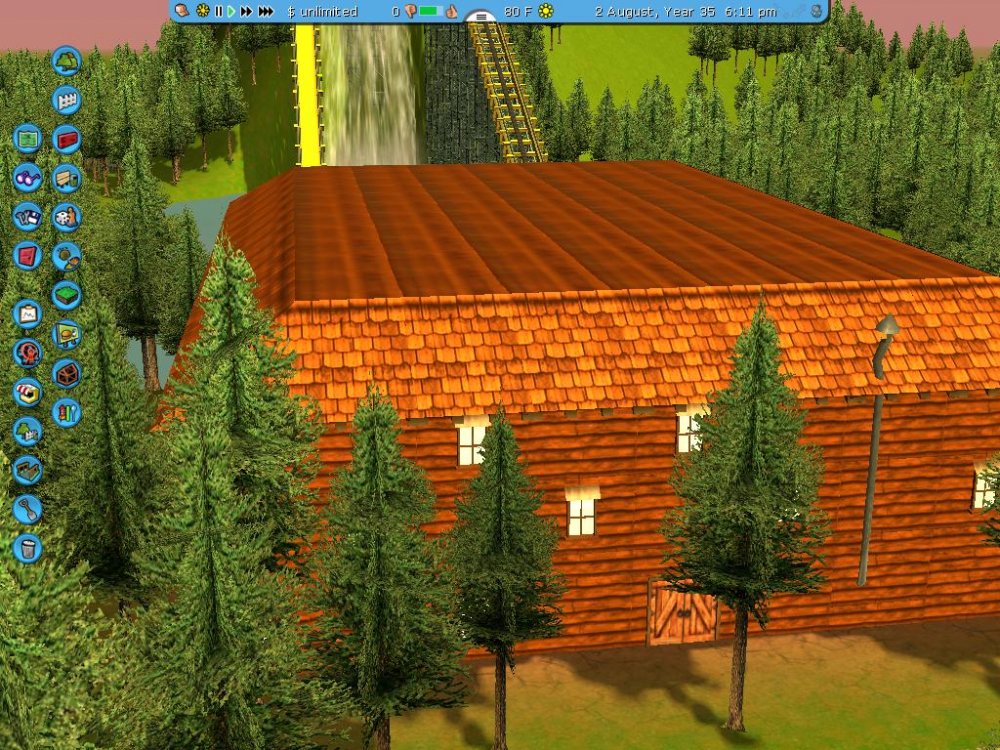This screenshot has width=1000, height=750.
Task: Set game speed to double fast-forward
Action: click(x=246, y=11)
